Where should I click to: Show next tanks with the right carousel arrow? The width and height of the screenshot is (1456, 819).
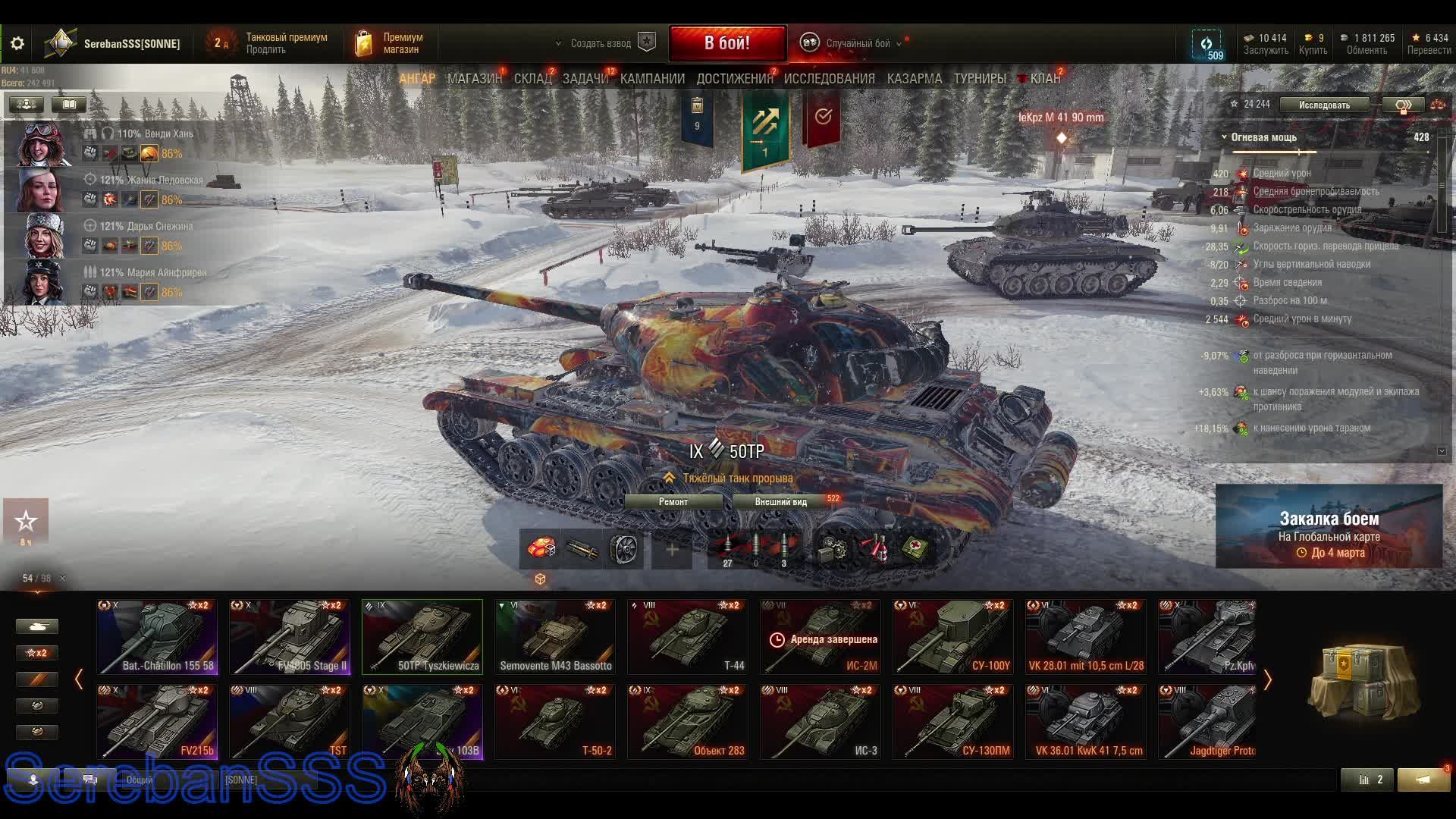(1267, 680)
